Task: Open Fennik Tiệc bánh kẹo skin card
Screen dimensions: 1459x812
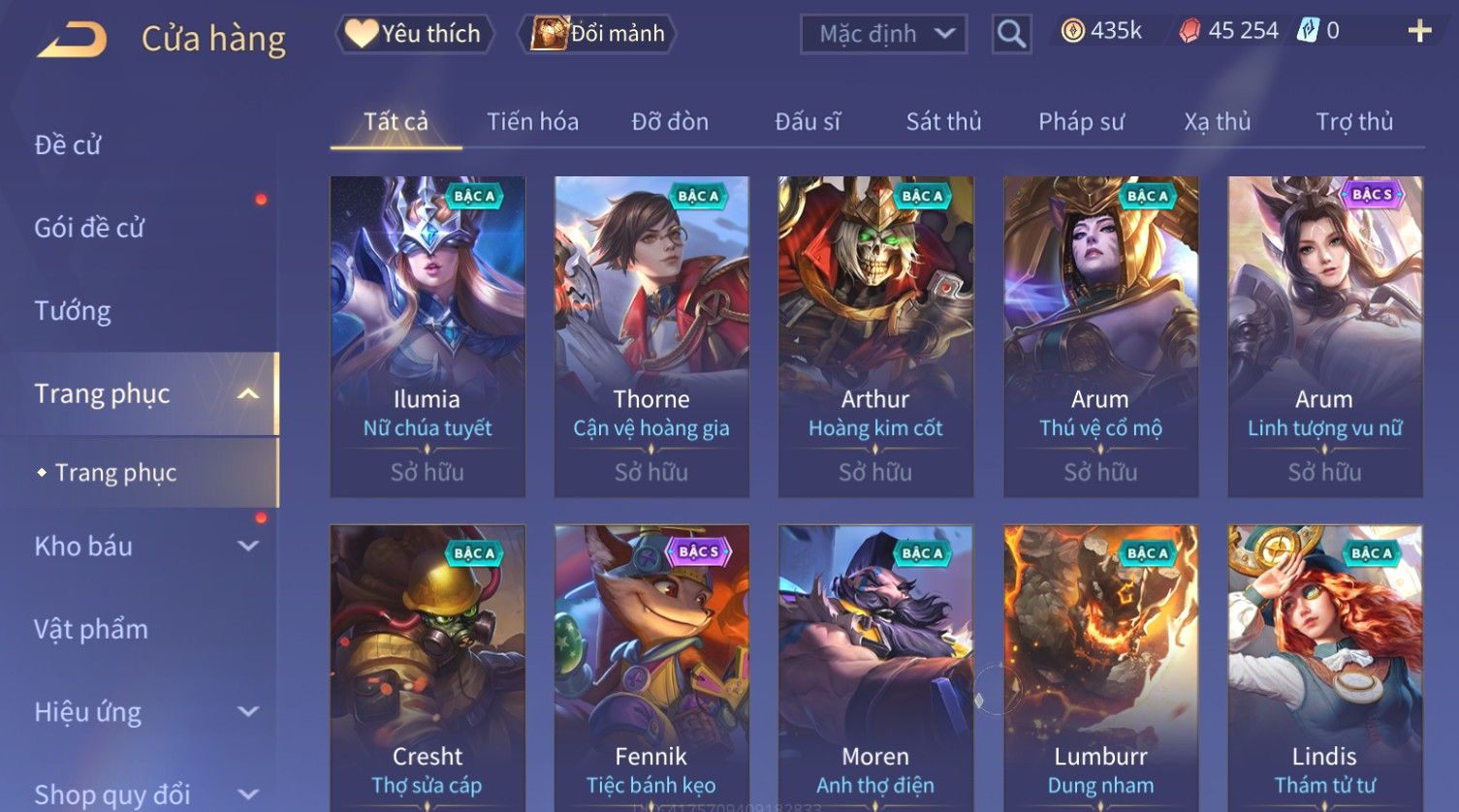Action: (651, 669)
